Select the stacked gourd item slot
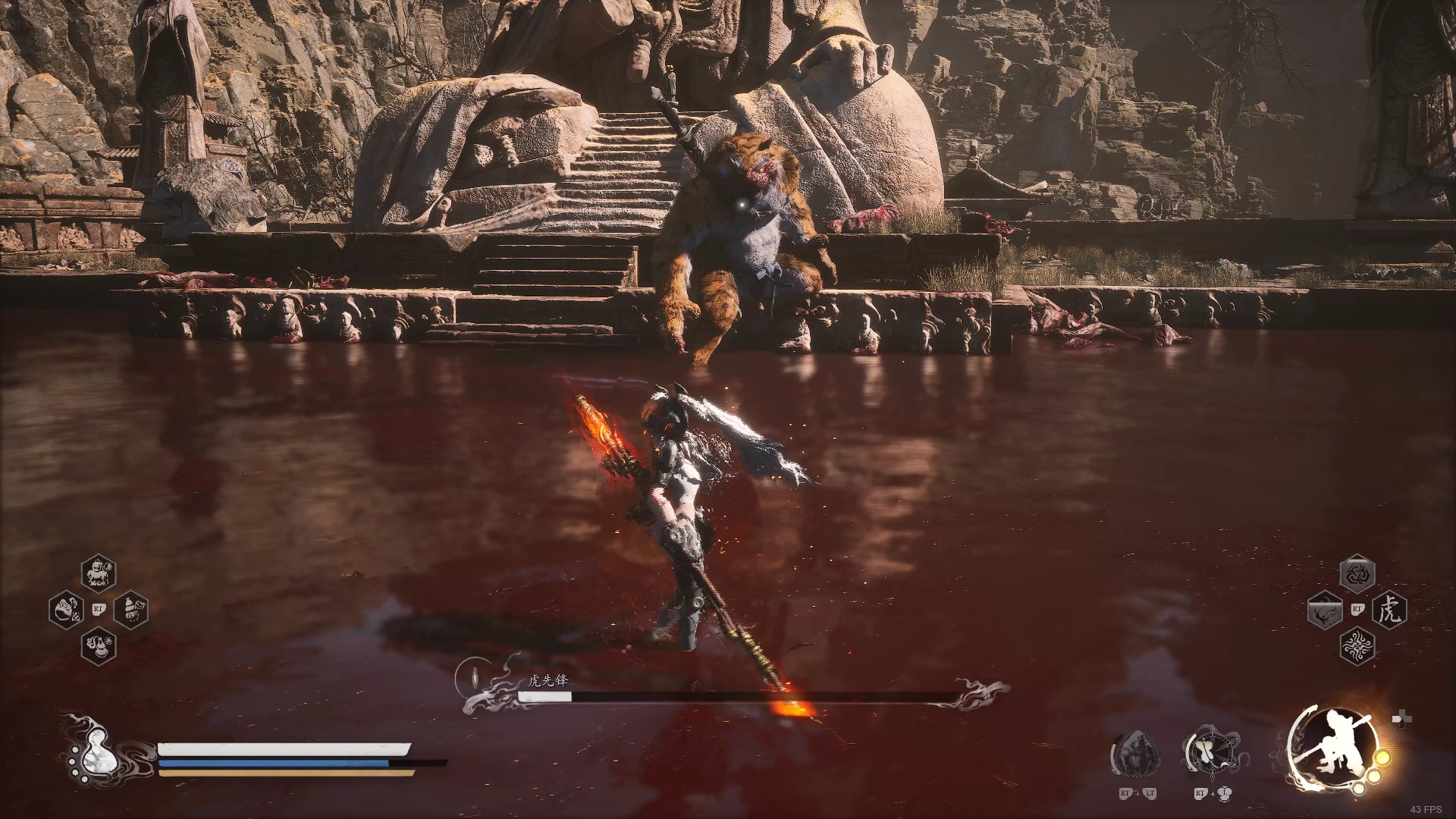This screenshot has width=1456, height=819. 130,609
